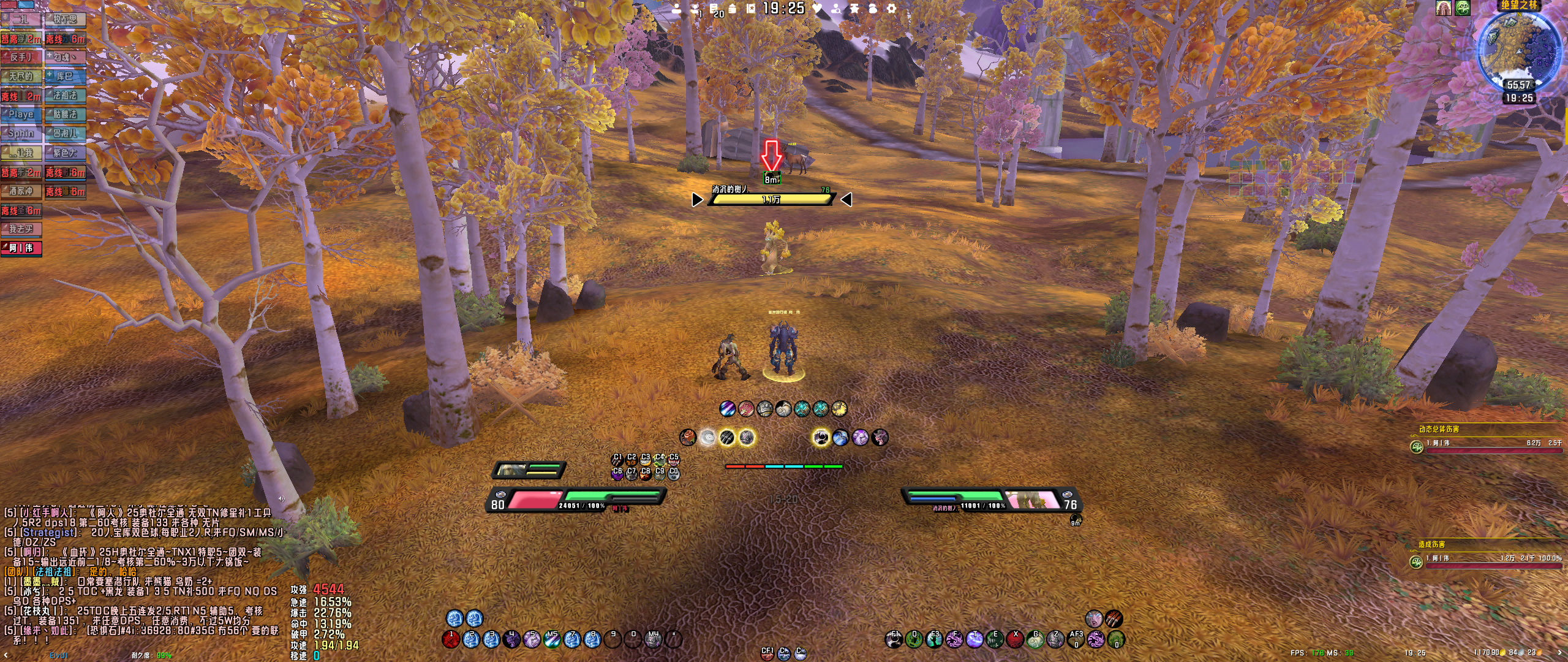The image size is (1568, 662).
Task: Activate the purple ability on hotkey T
Action: pyautogui.click(x=974, y=640)
